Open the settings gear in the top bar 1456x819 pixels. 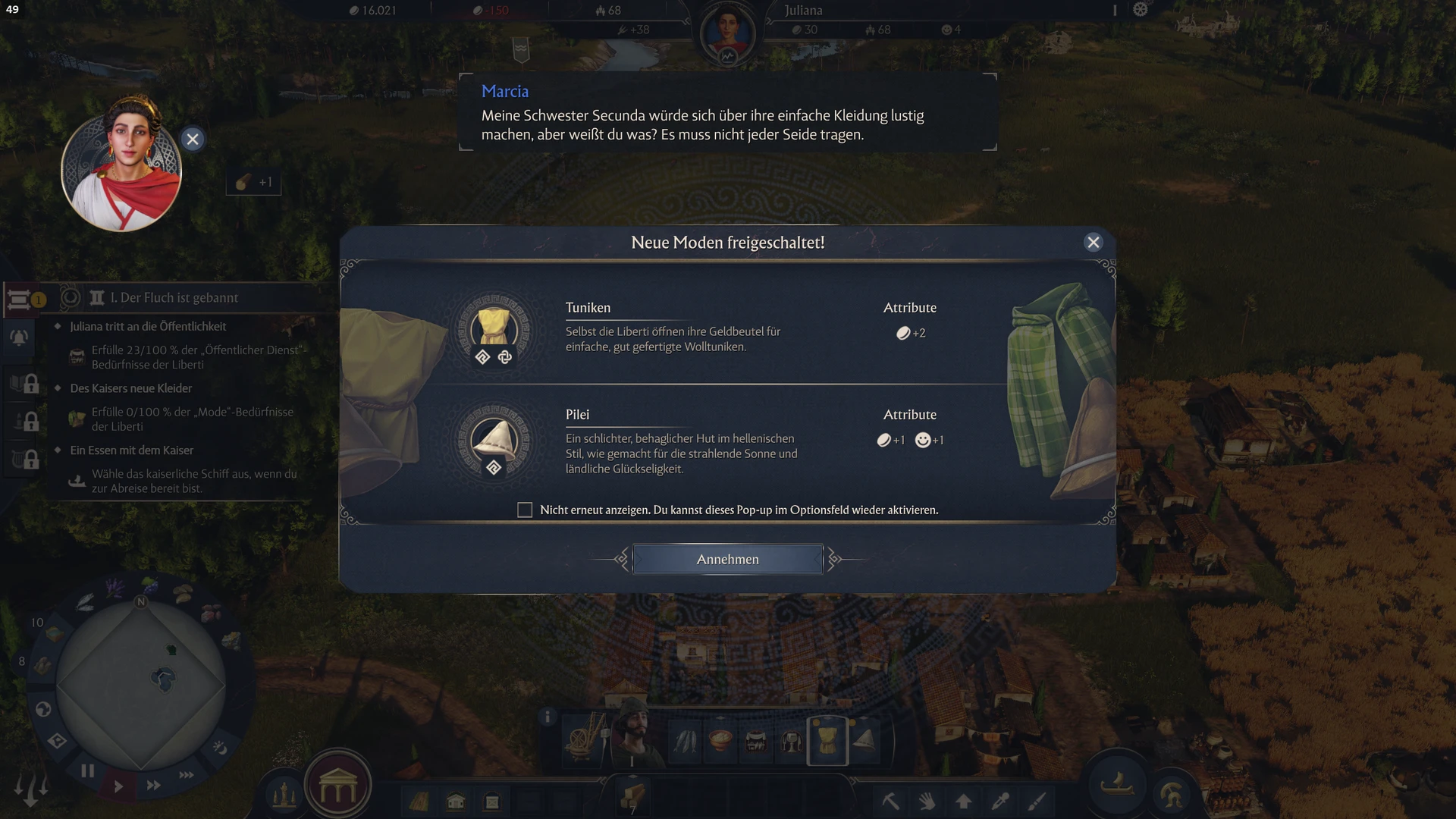pyautogui.click(x=1141, y=10)
